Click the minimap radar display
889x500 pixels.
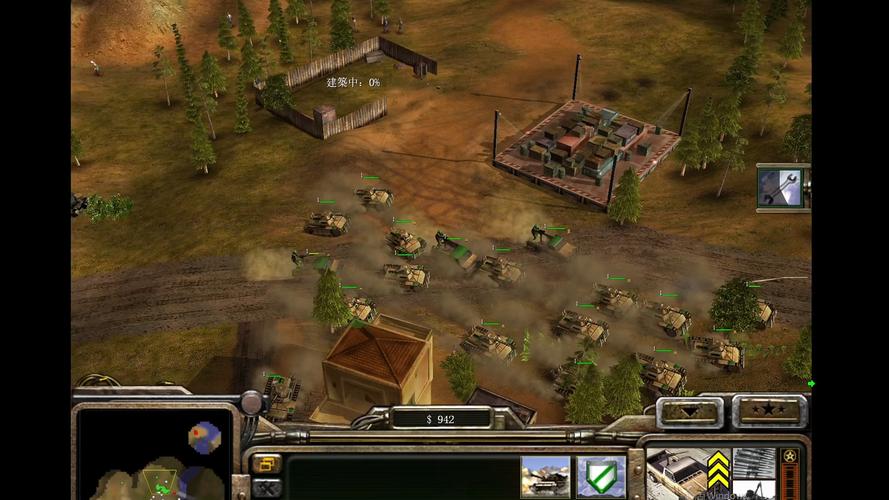click(155, 455)
